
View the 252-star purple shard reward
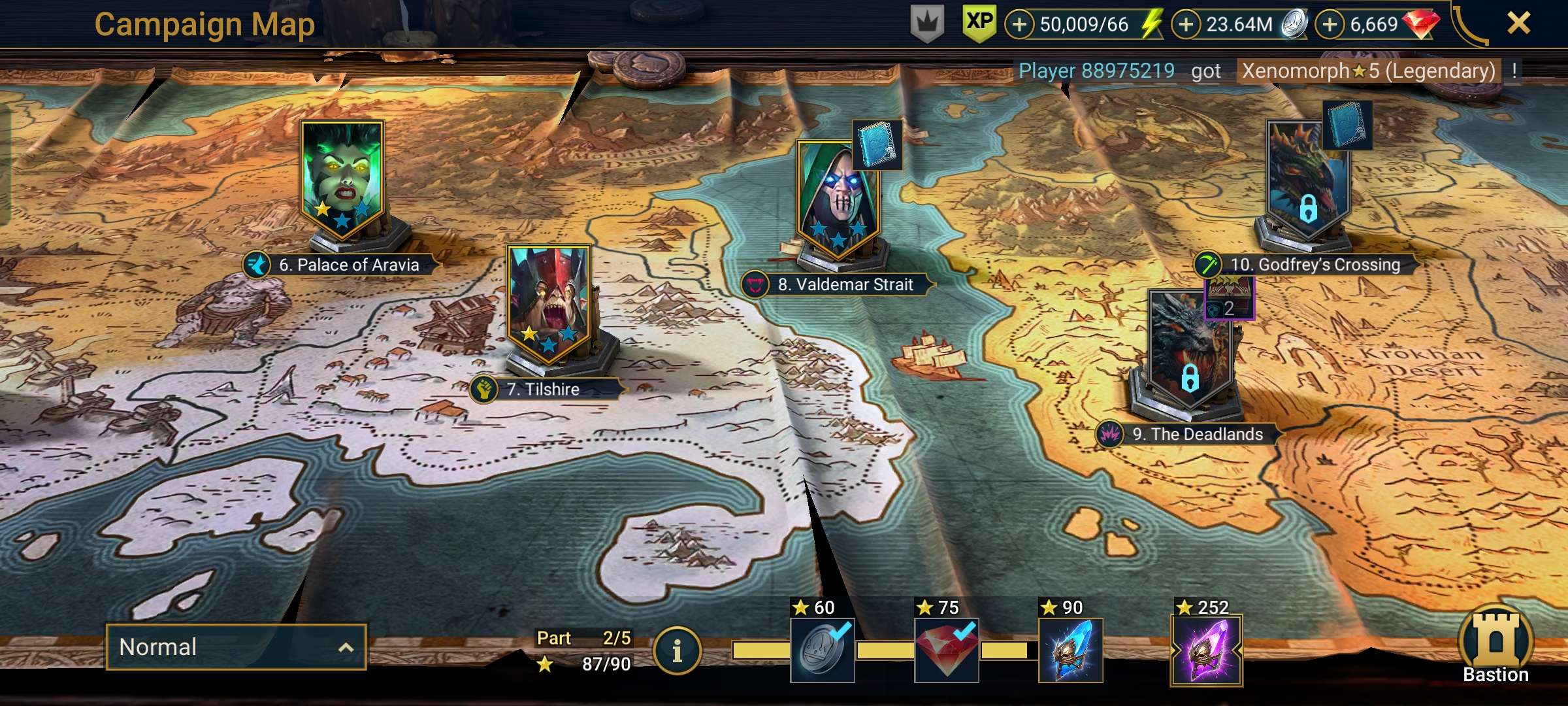(1206, 650)
